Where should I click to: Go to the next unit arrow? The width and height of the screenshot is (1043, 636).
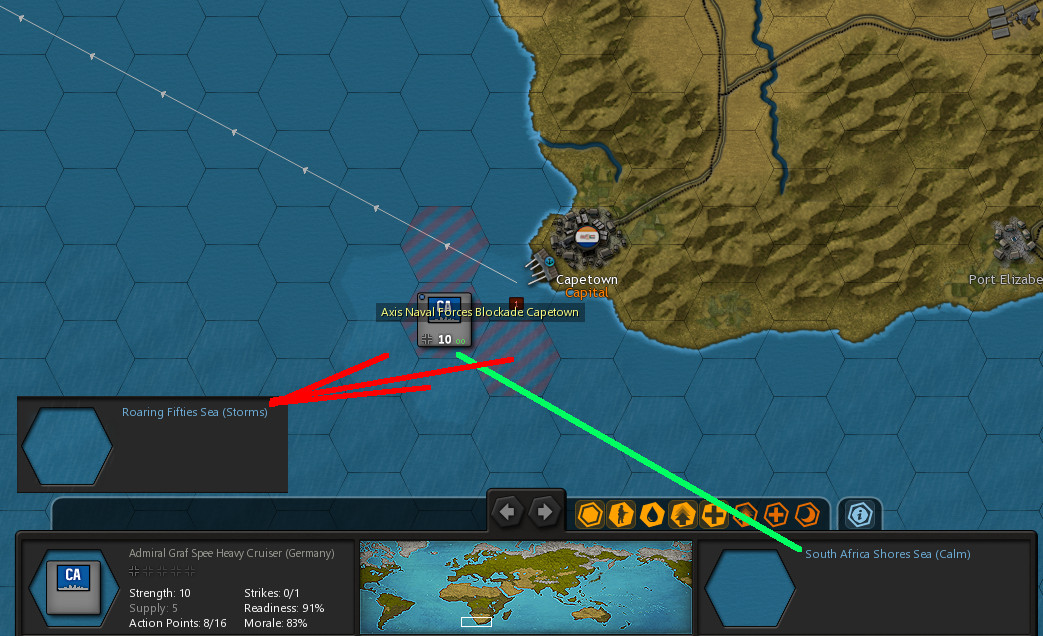(x=544, y=513)
